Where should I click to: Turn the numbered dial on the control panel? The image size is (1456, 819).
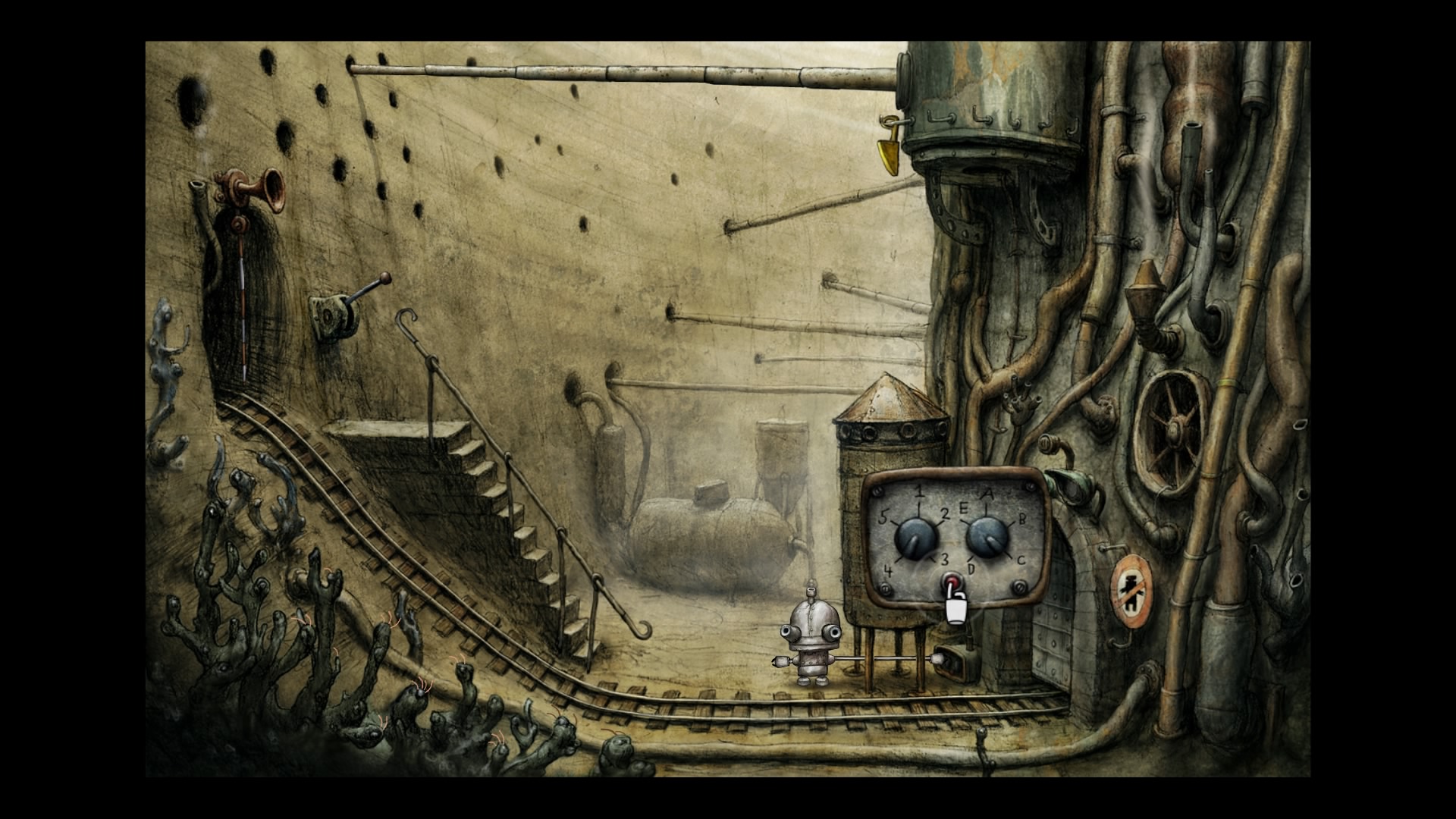pyautogui.click(x=916, y=538)
